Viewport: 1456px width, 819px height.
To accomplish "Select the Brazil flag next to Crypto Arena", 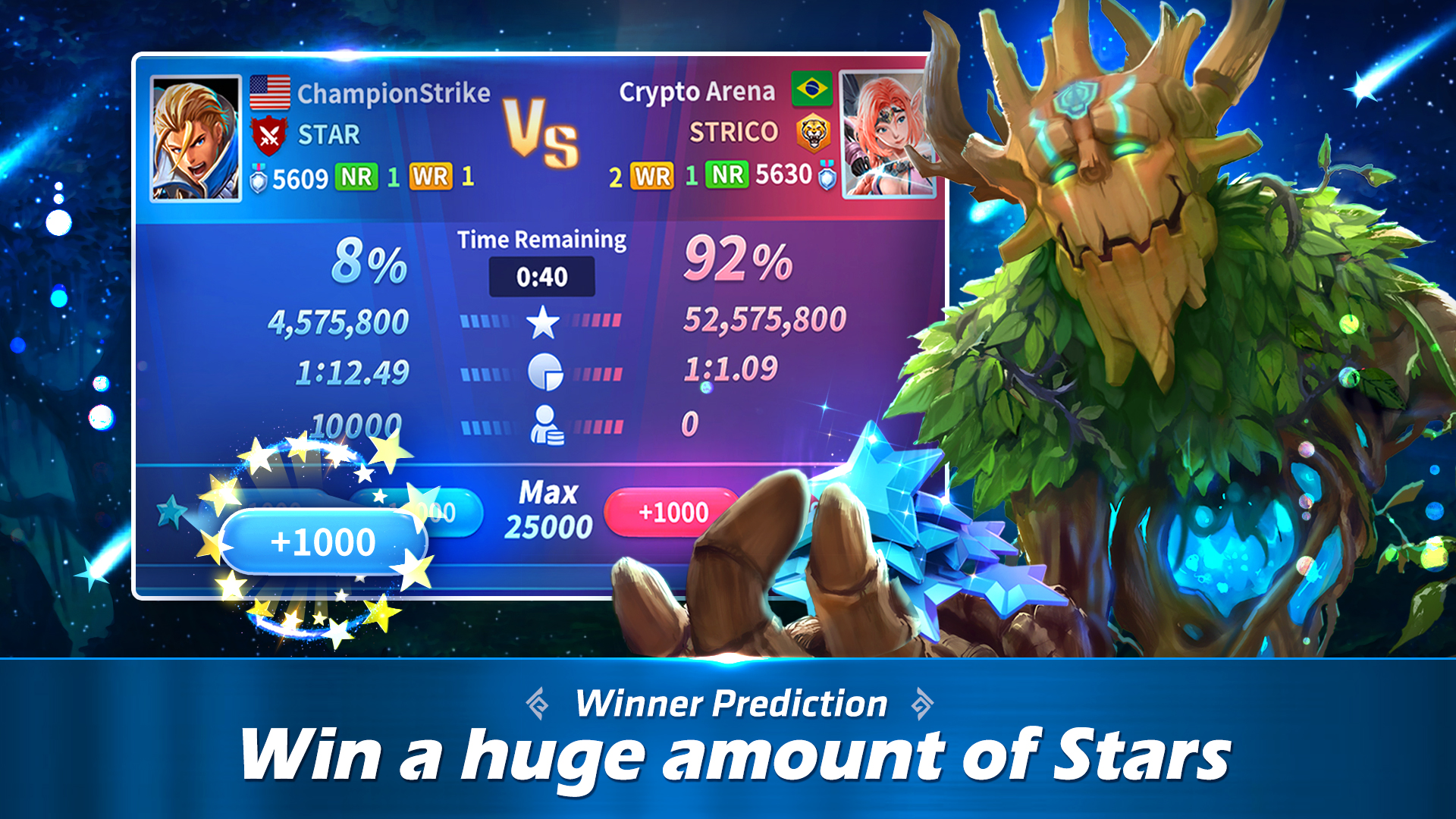I will point(813,89).
